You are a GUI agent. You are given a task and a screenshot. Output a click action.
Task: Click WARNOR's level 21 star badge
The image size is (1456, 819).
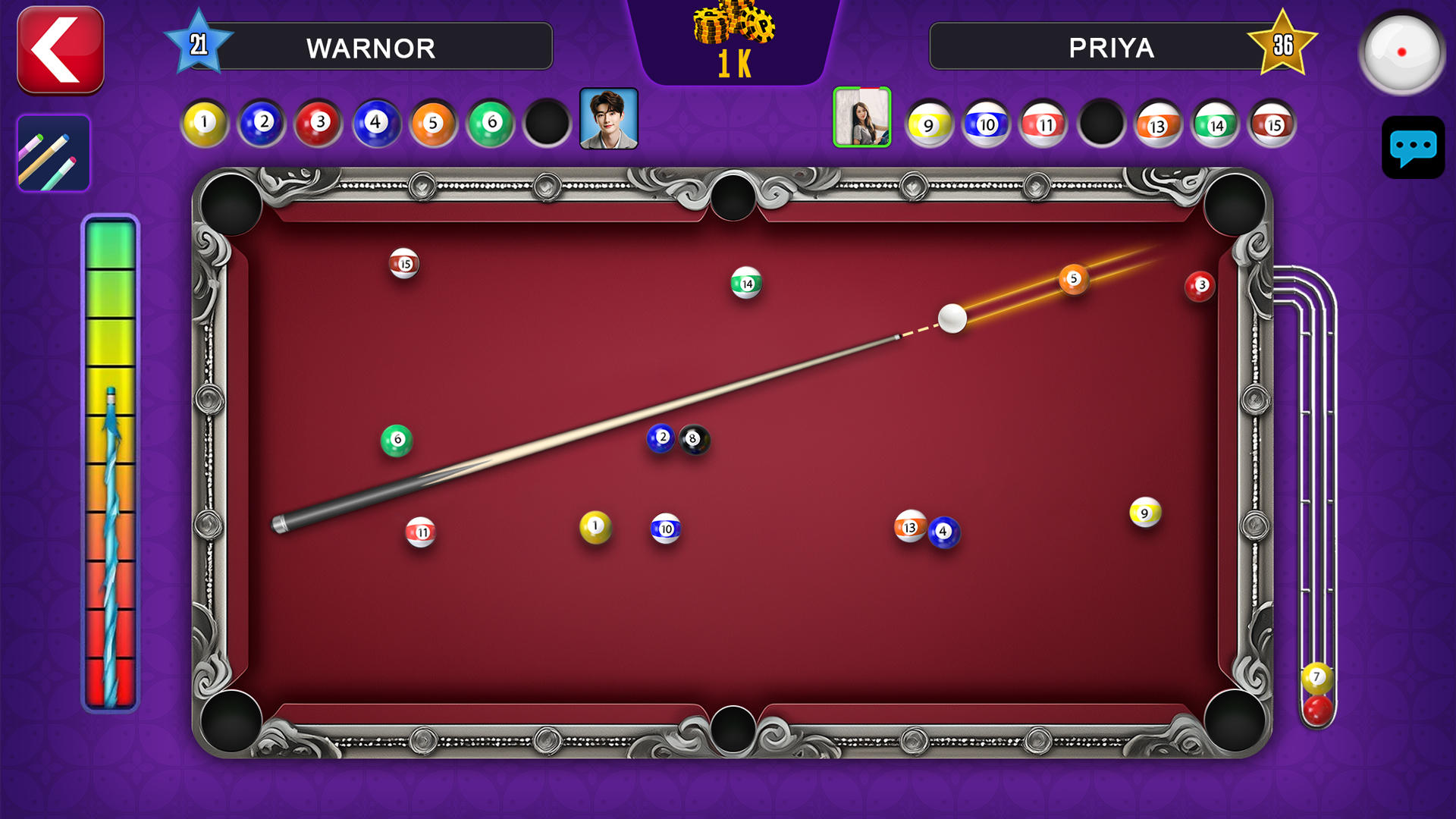click(x=199, y=44)
